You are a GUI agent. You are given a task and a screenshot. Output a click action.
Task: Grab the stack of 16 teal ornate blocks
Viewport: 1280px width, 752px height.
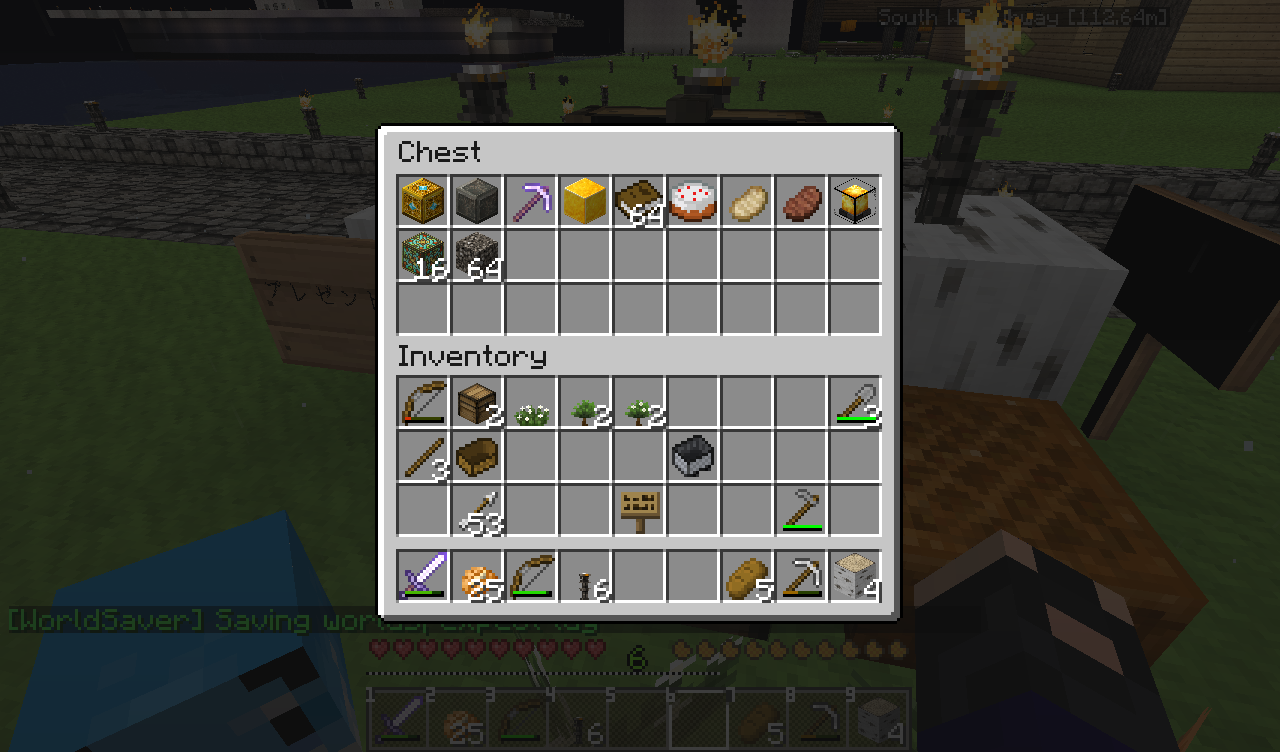[423, 255]
